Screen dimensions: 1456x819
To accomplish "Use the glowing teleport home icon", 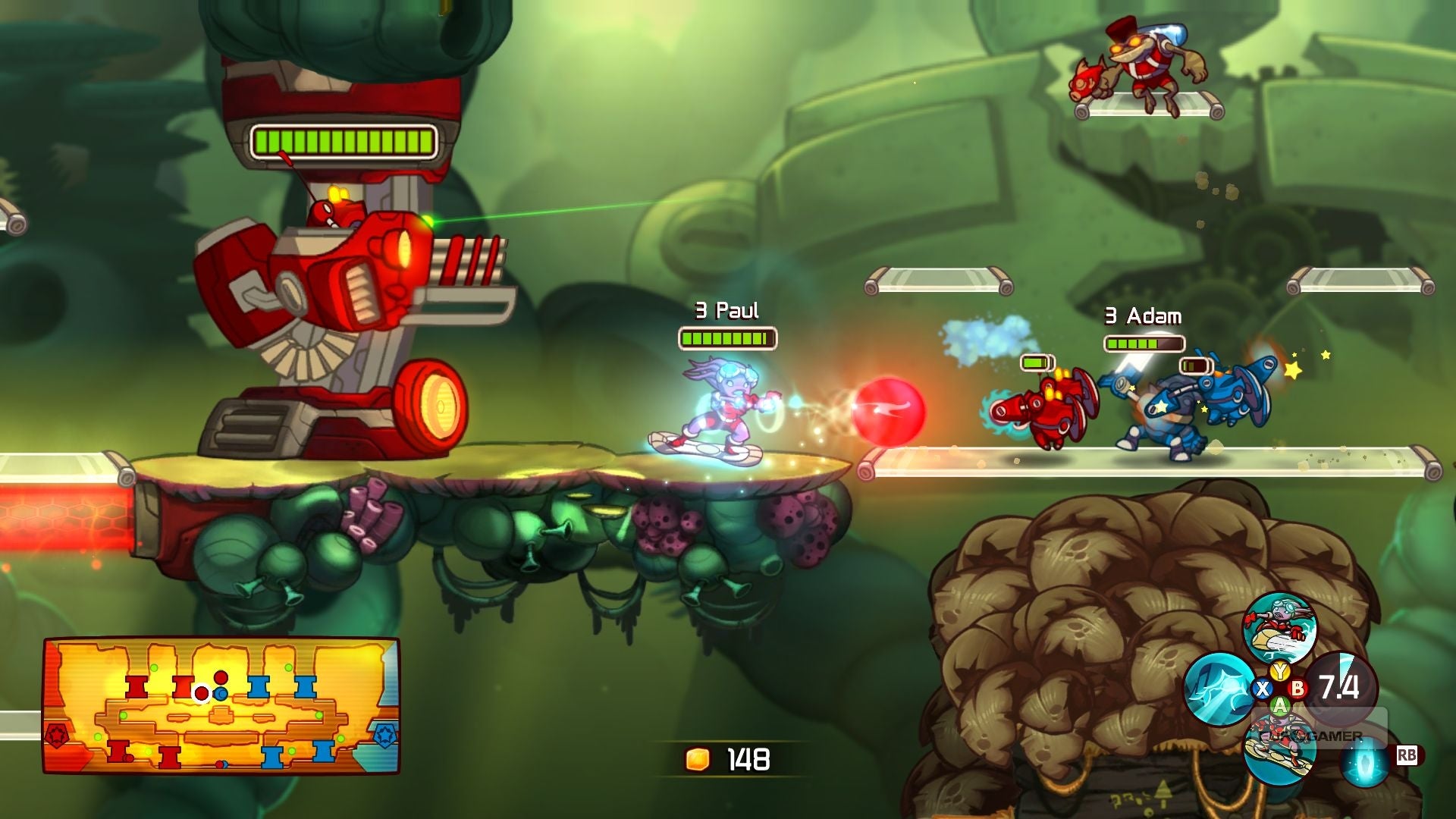I will pyautogui.click(x=1364, y=761).
